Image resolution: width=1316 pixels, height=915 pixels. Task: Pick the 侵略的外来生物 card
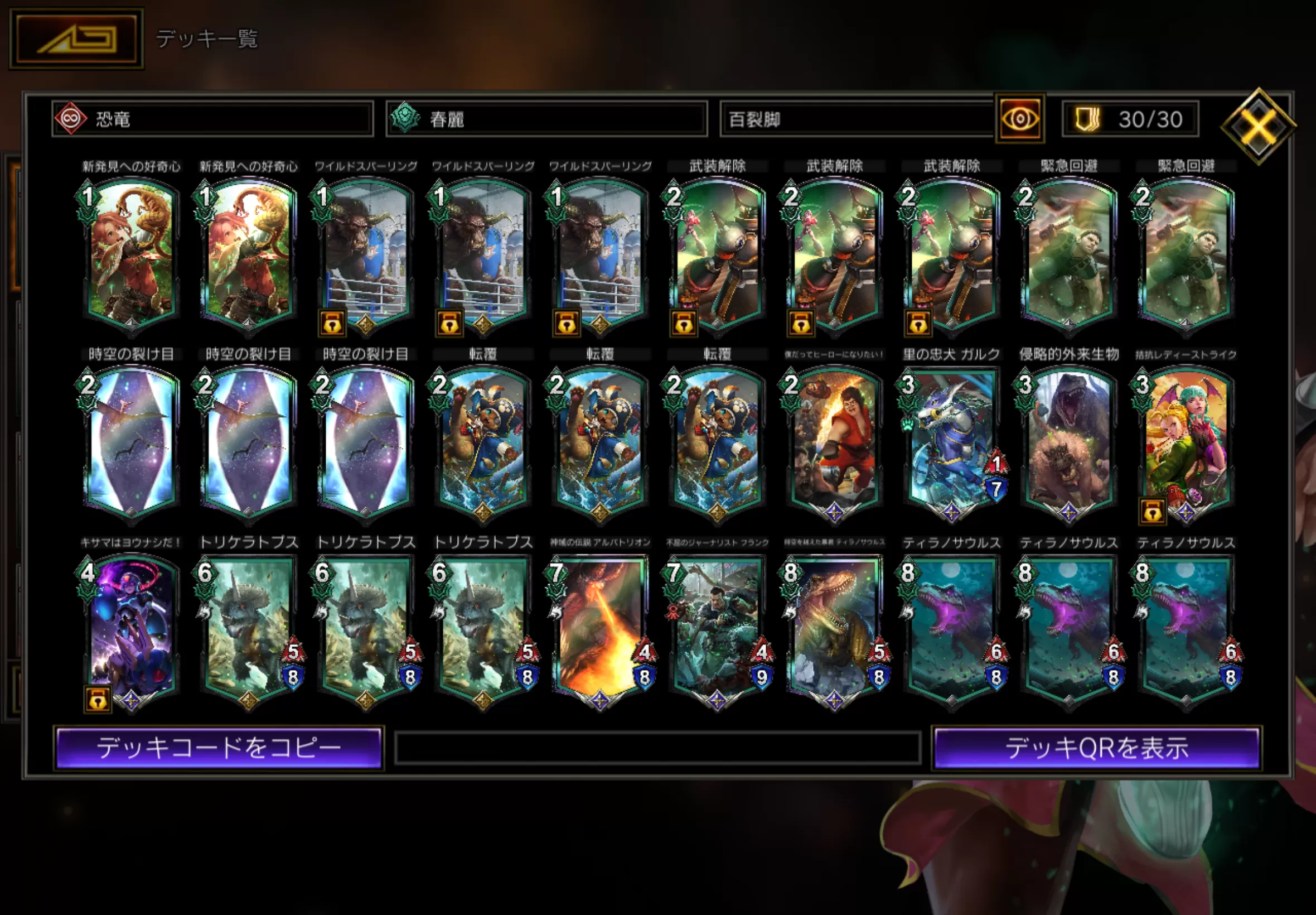(x=1068, y=441)
